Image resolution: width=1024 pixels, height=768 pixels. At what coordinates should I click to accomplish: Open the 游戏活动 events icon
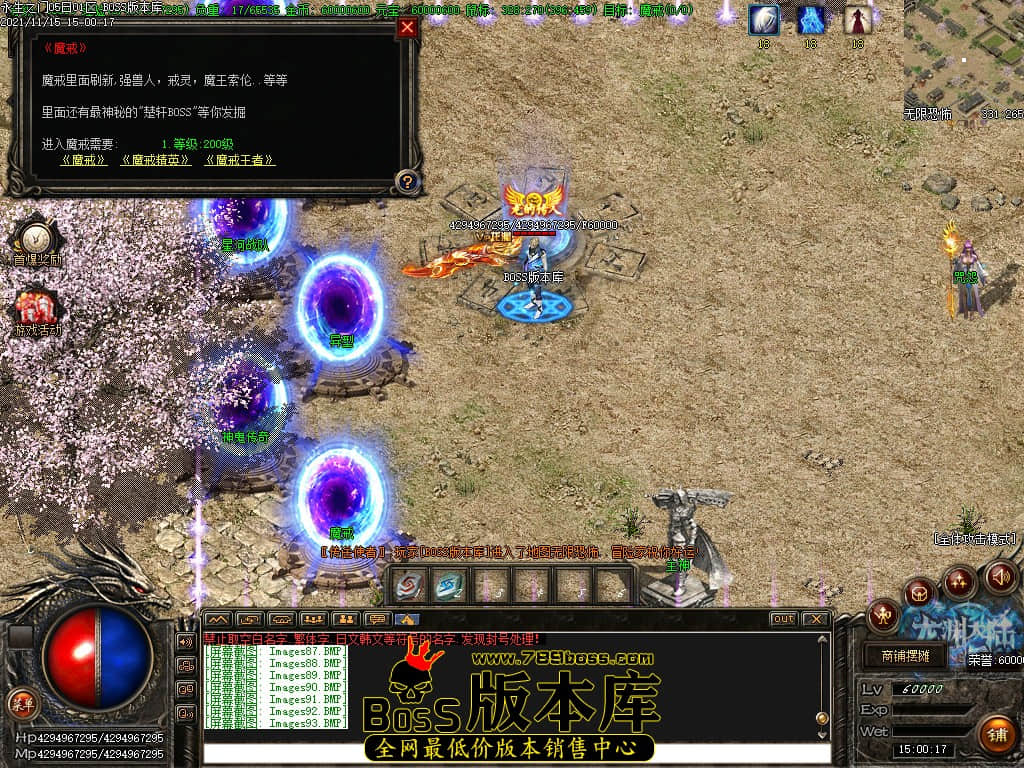(36, 308)
